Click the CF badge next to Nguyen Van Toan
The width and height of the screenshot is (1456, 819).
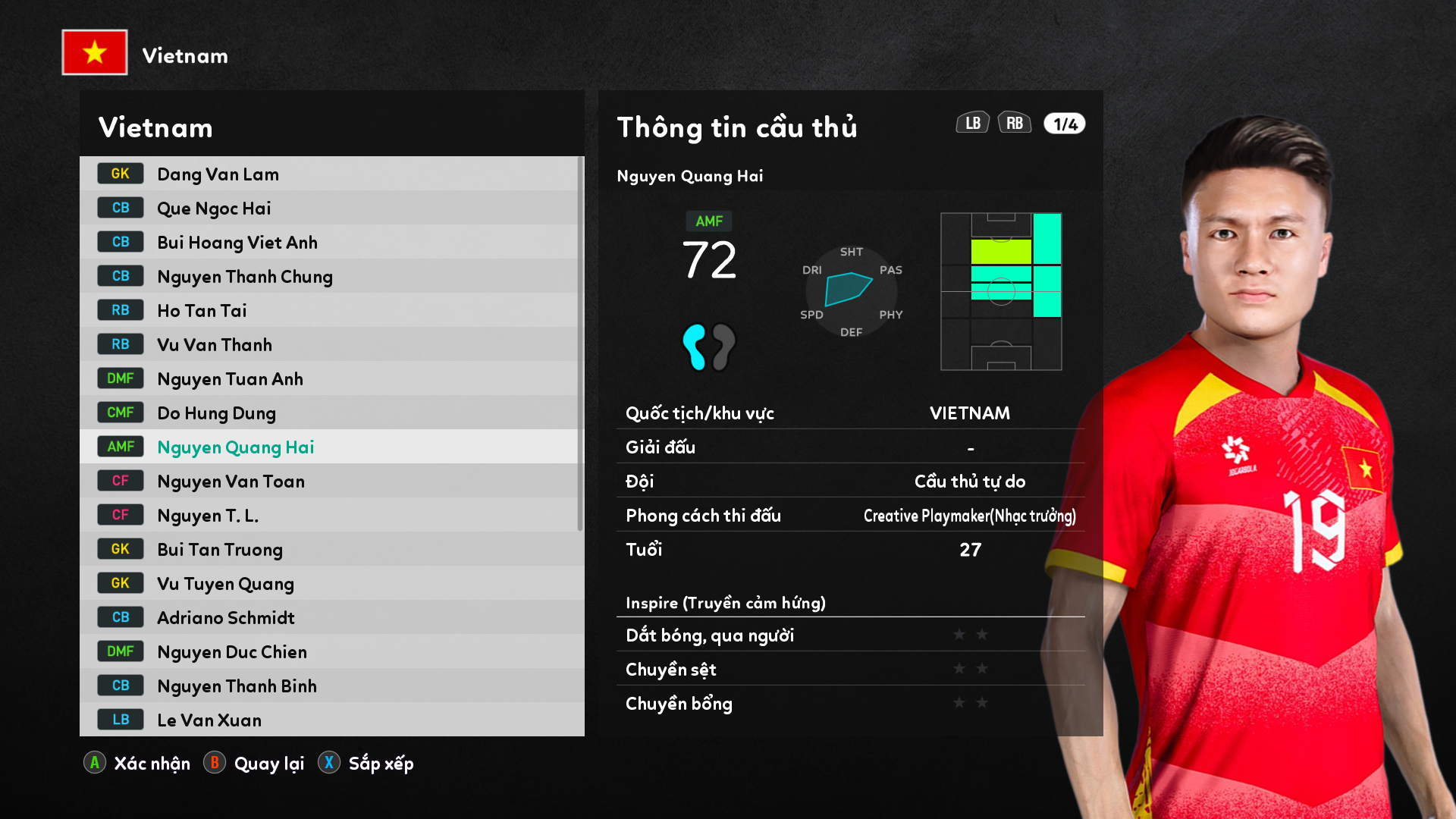[120, 480]
